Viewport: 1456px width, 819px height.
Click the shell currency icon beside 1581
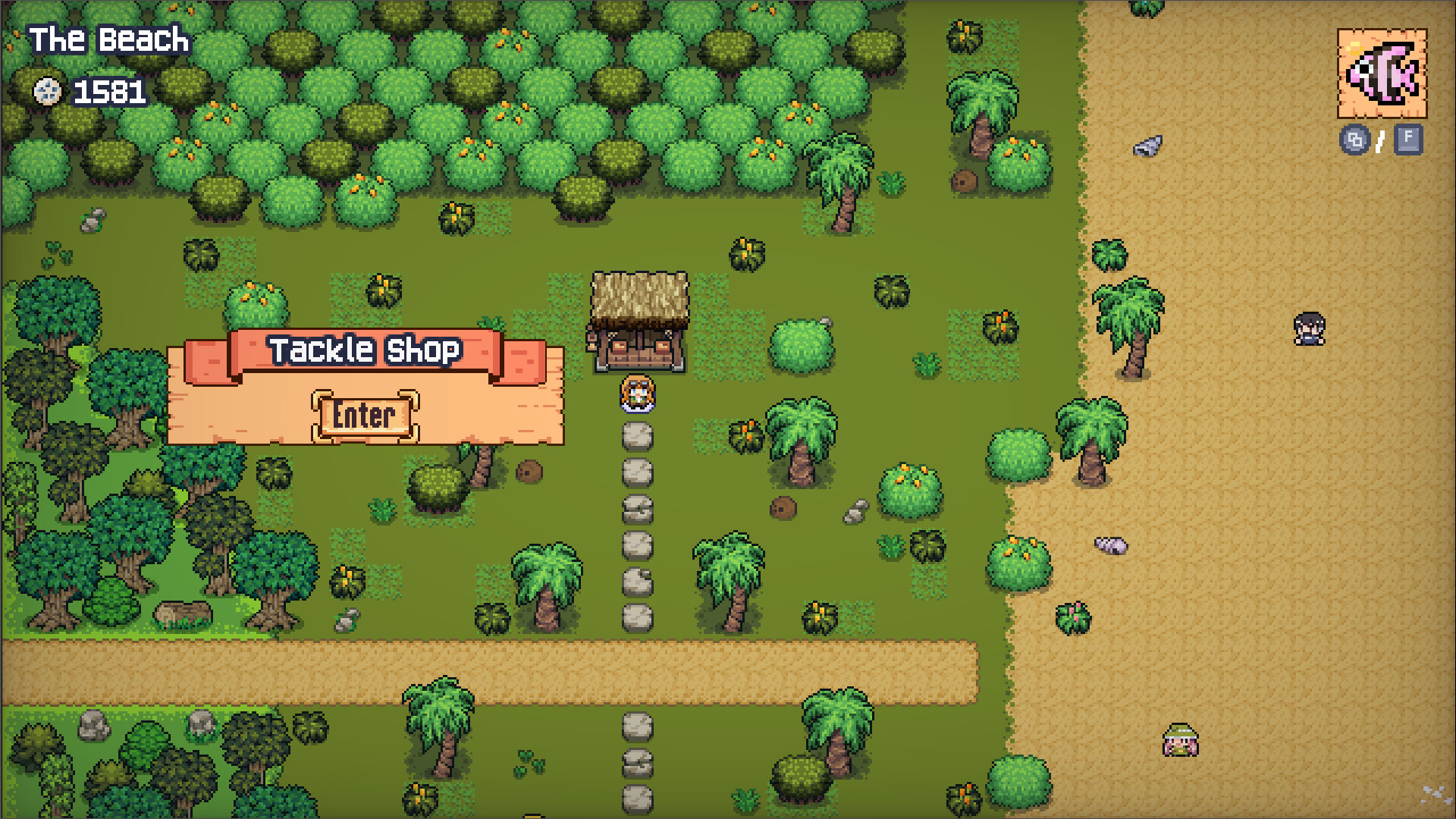47,93
